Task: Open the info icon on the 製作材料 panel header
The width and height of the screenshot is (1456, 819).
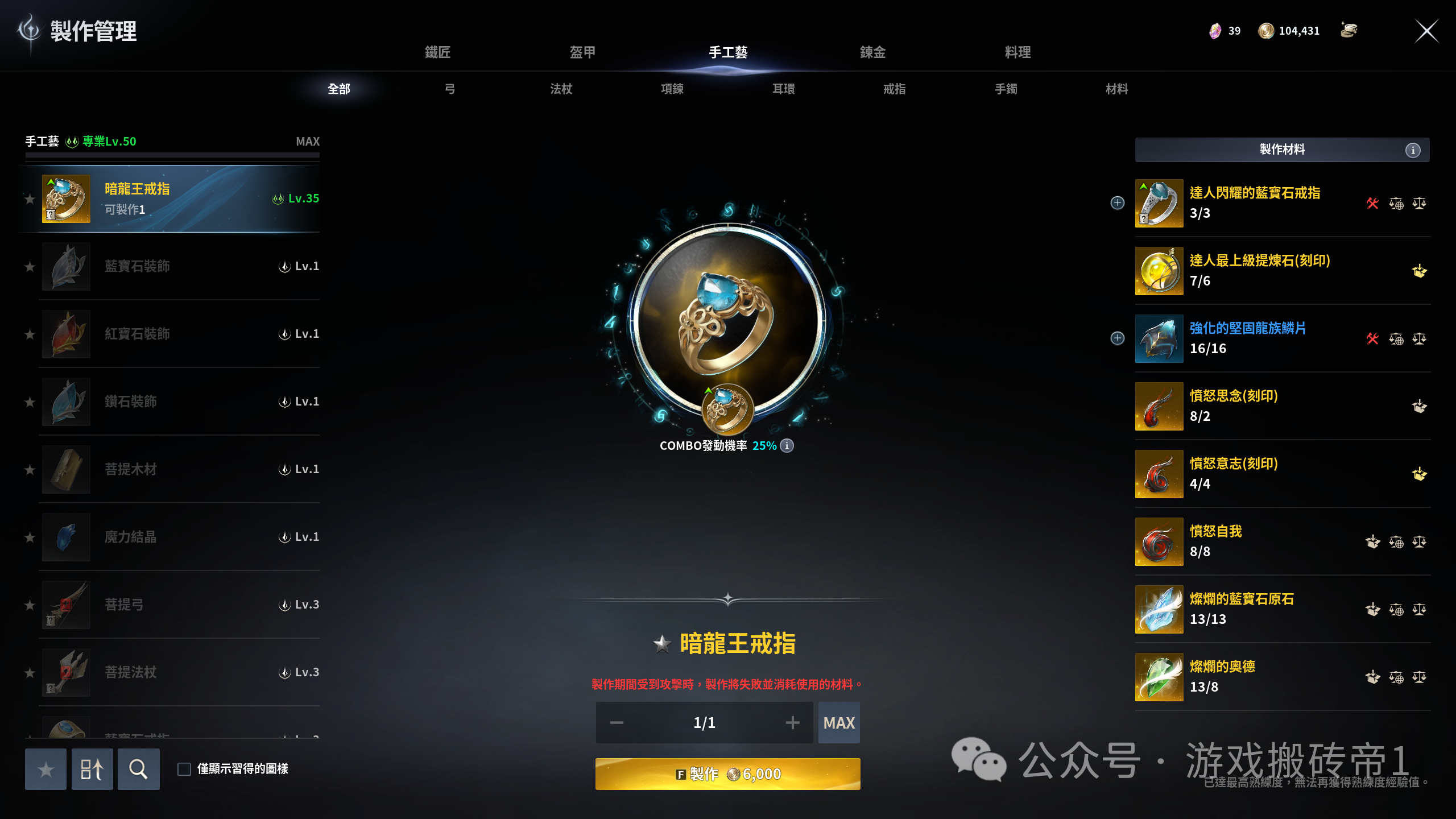Action: 1412,150
